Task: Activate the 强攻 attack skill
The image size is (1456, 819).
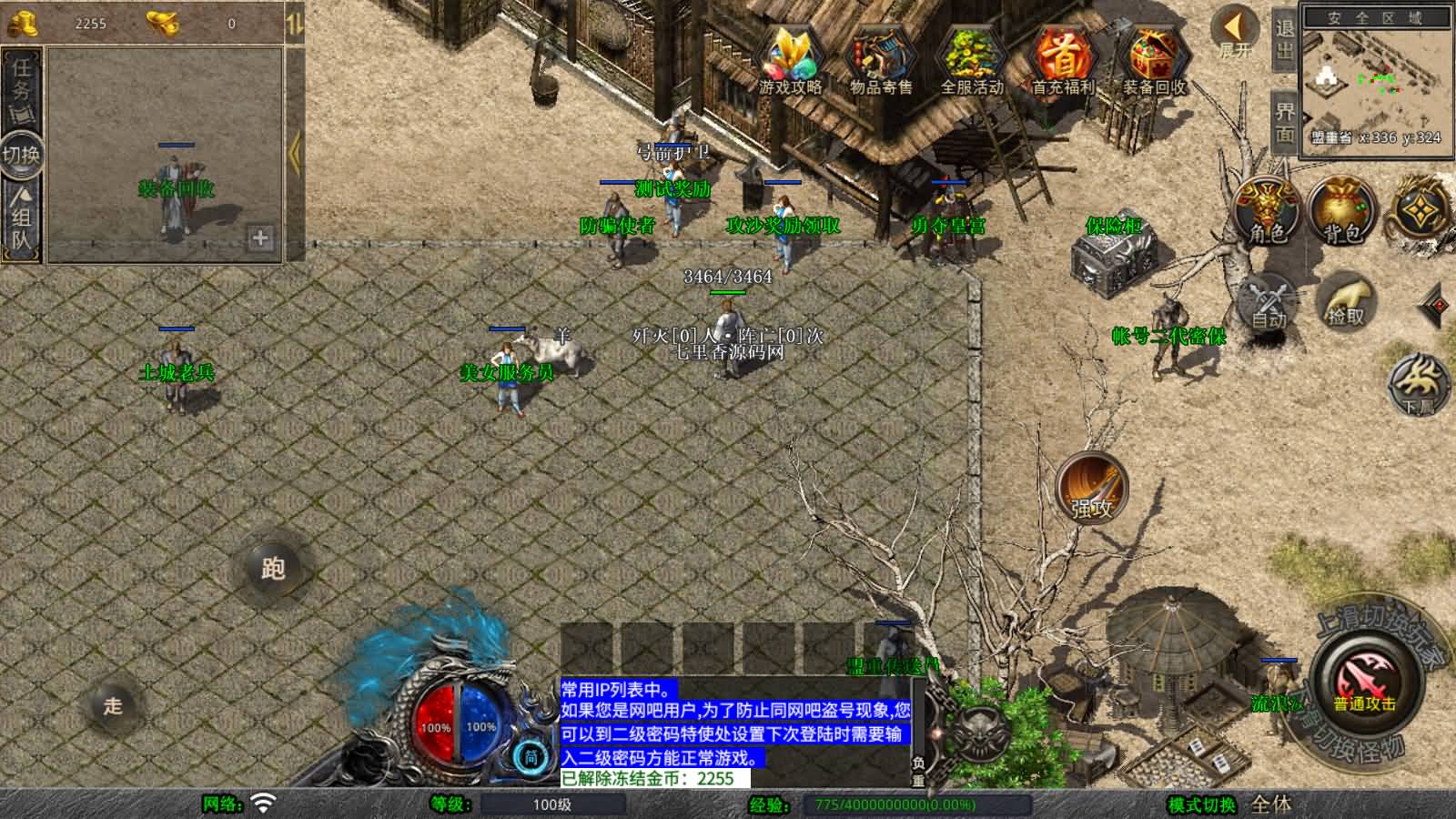Action: (1091, 487)
